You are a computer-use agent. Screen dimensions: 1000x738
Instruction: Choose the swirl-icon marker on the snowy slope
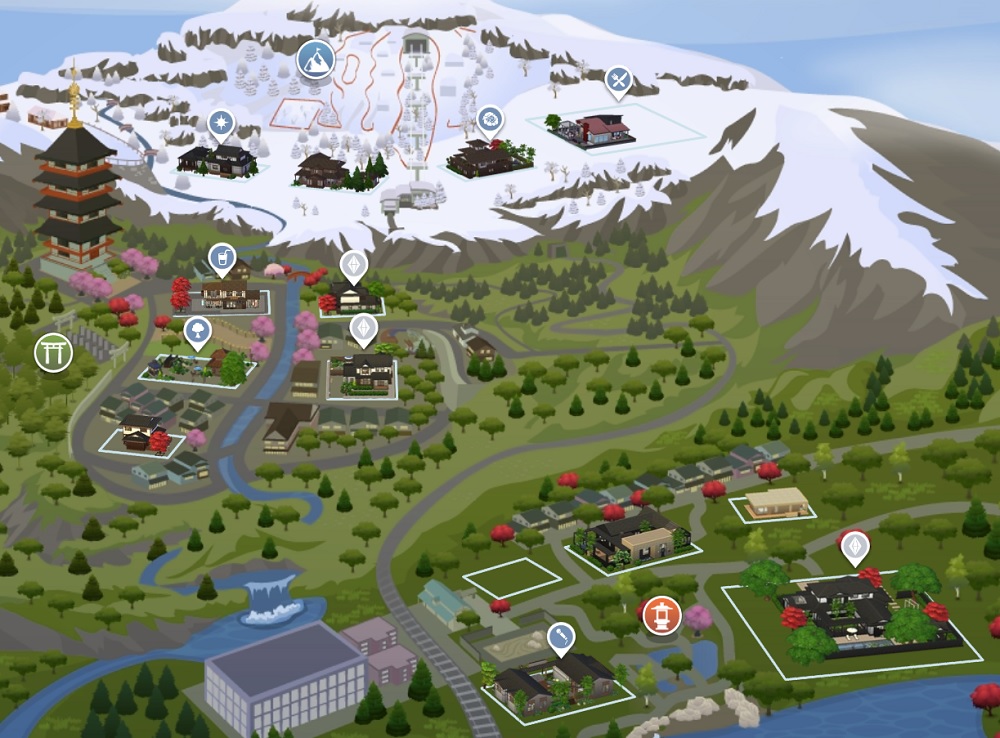(489, 120)
